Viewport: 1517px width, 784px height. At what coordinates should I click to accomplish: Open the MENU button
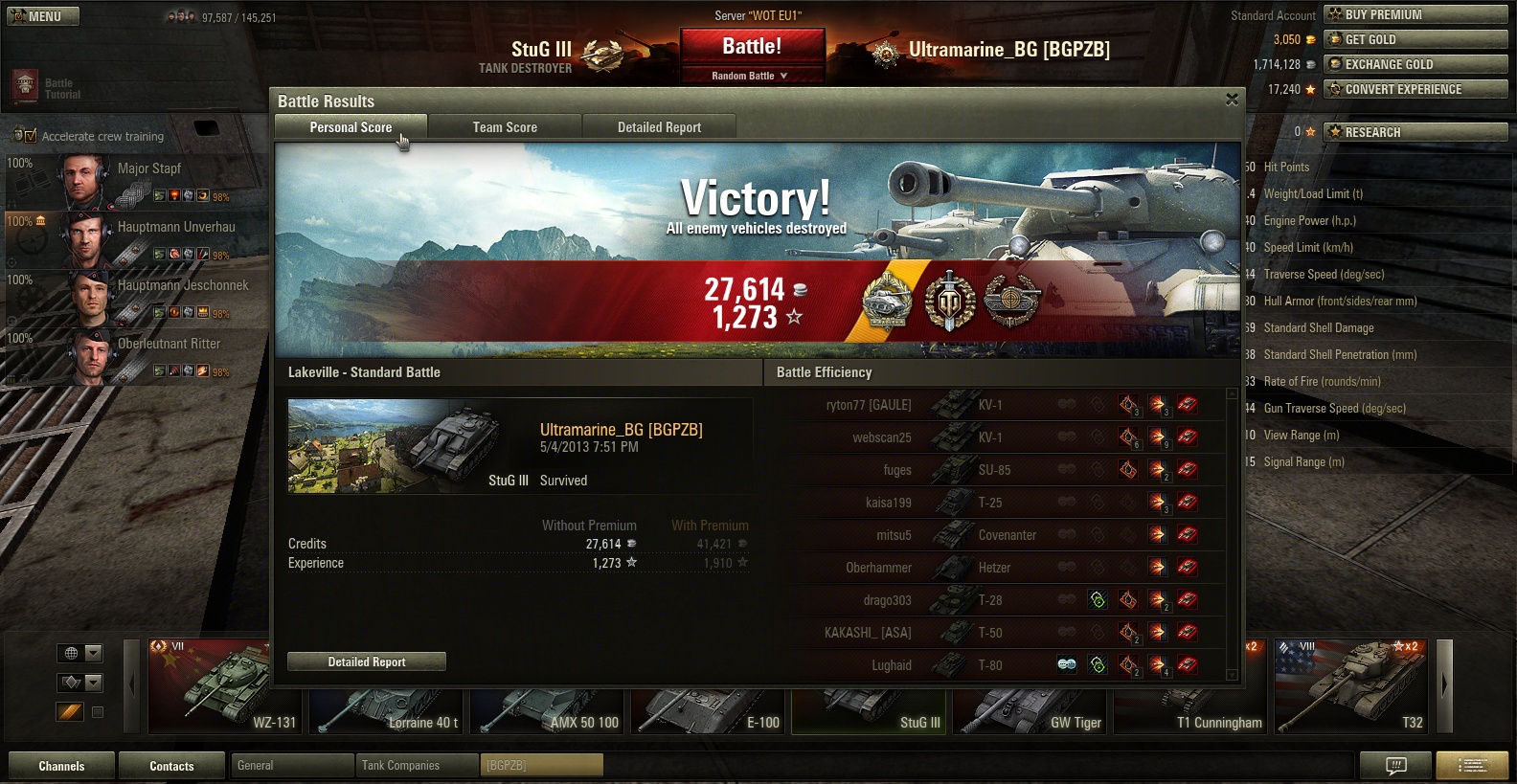(x=43, y=16)
